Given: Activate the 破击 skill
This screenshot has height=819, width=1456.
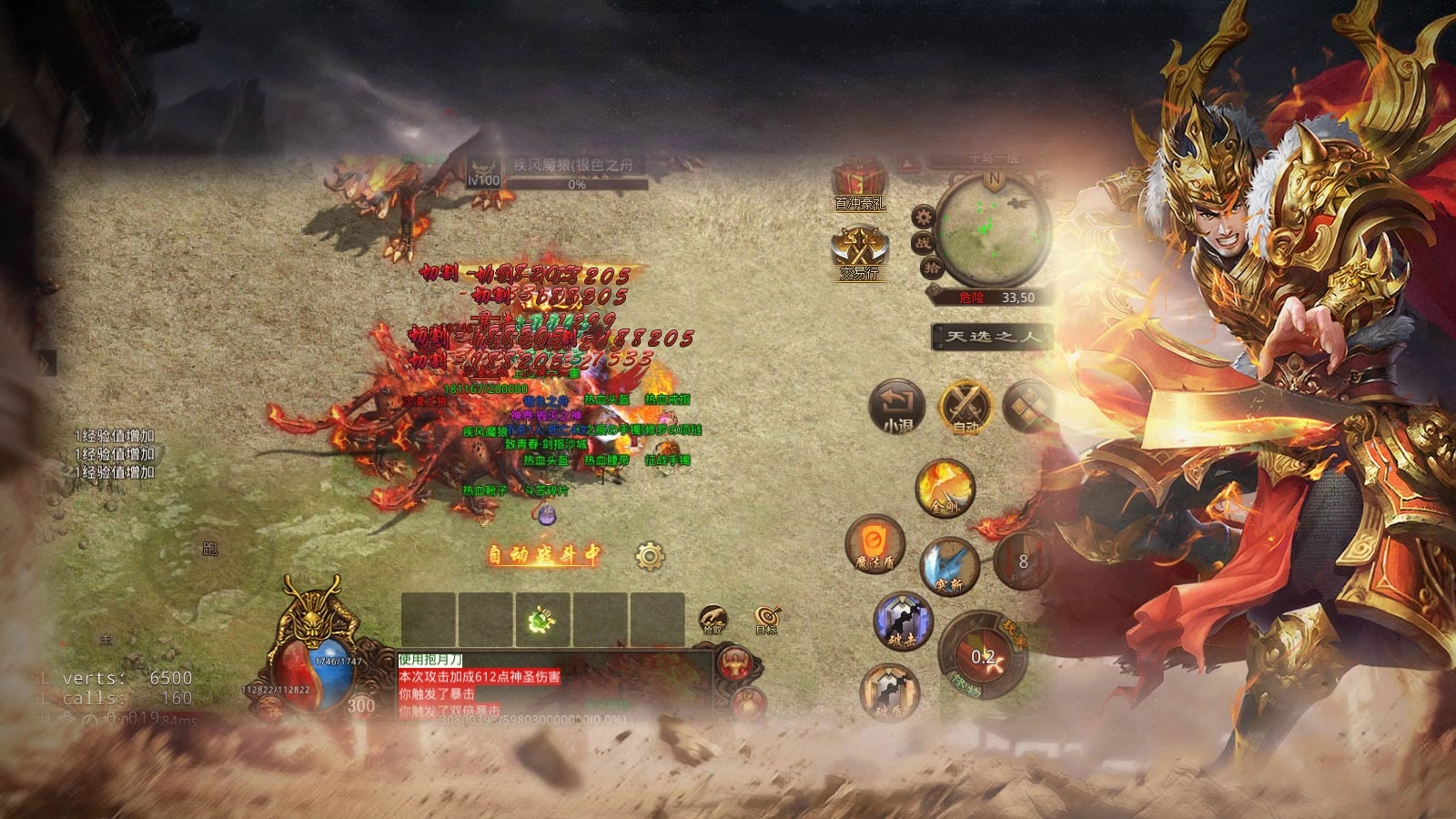Looking at the screenshot, I should [x=903, y=622].
